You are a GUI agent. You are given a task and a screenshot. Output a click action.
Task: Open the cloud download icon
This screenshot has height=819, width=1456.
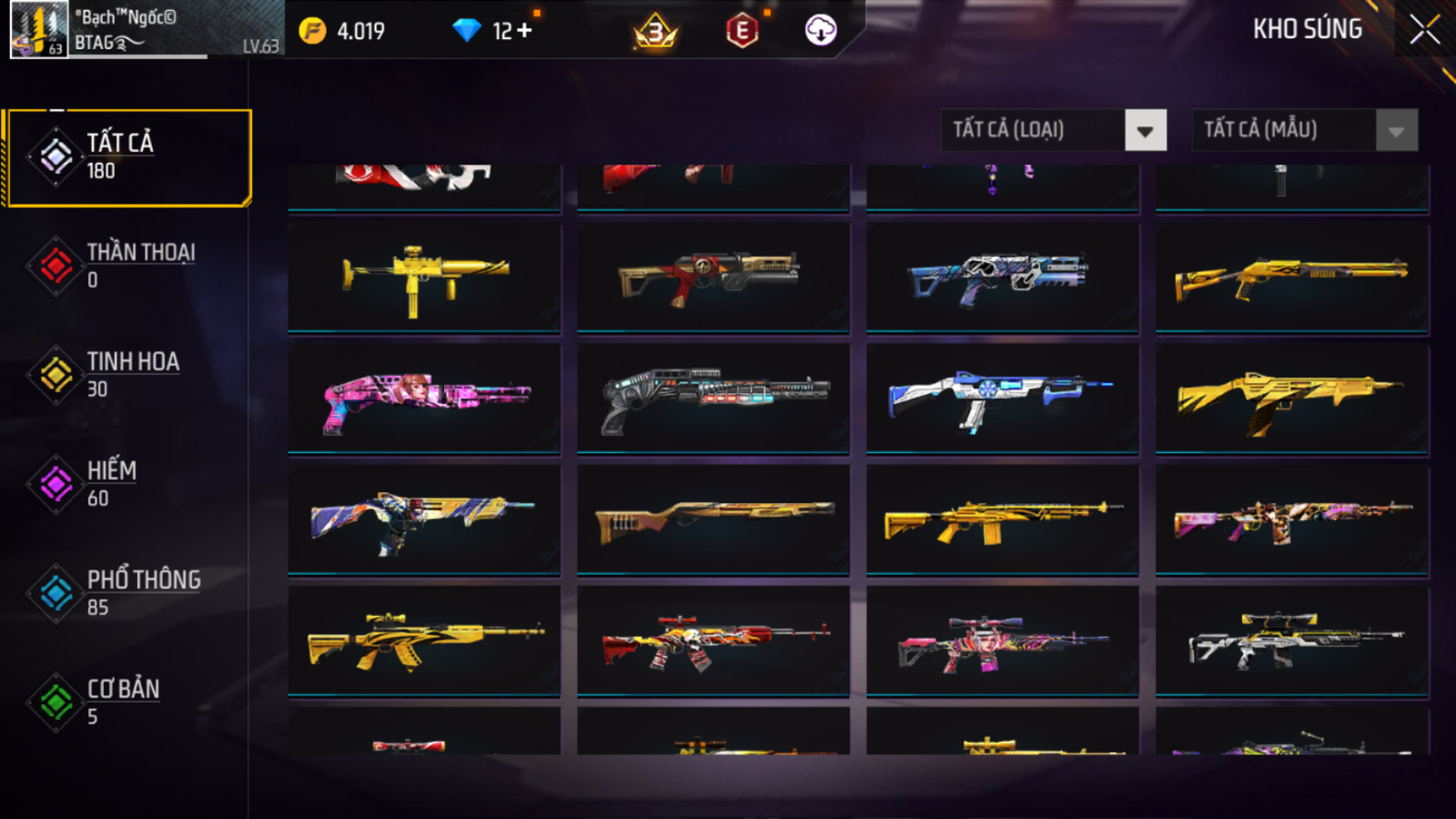(820, 31)
